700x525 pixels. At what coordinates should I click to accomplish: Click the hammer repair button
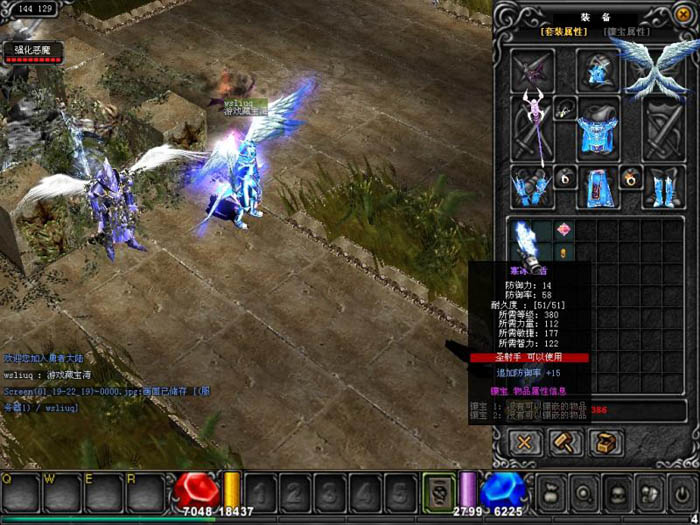point(564,442)
